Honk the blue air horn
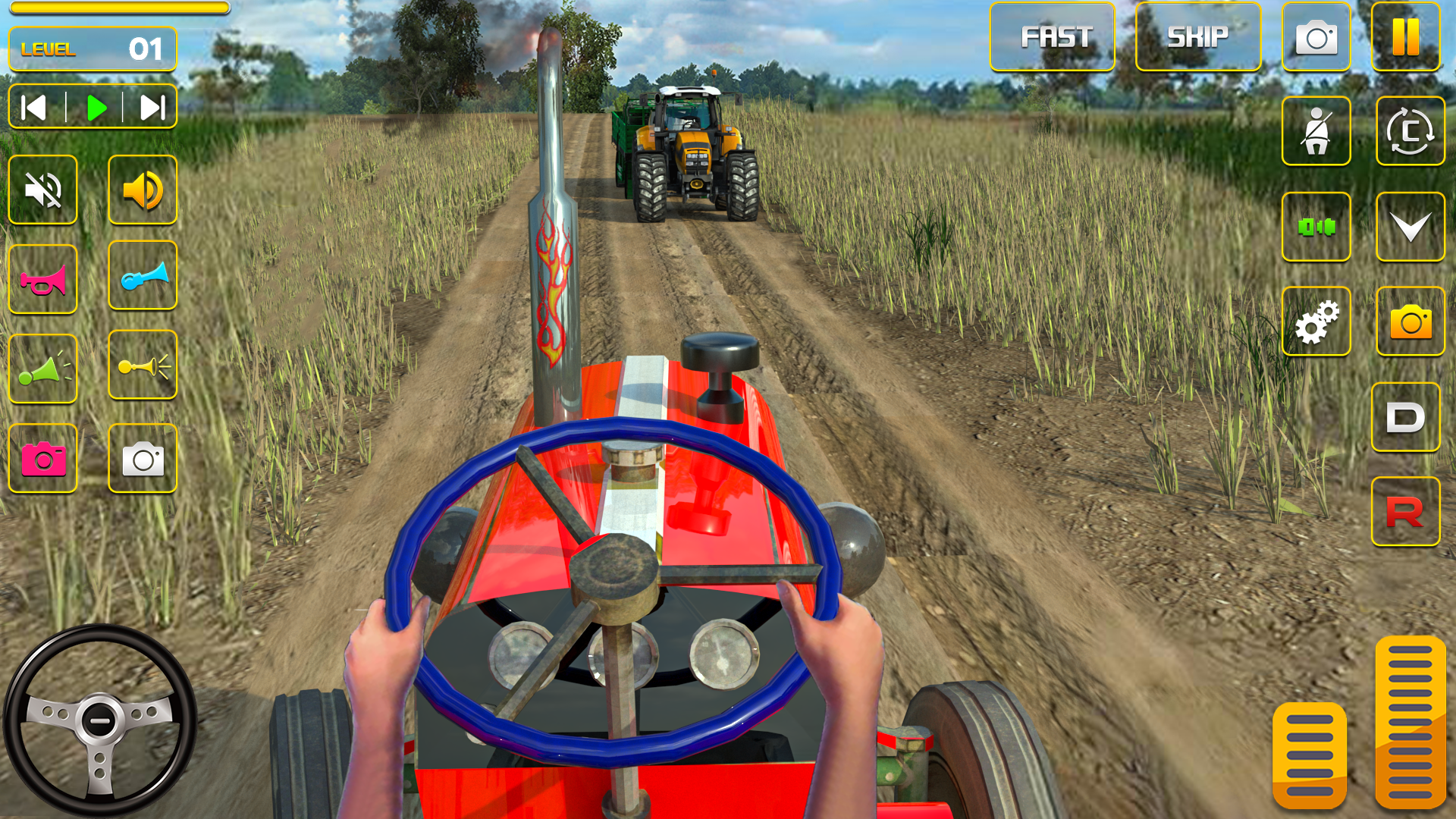 (x=143, y=276)
